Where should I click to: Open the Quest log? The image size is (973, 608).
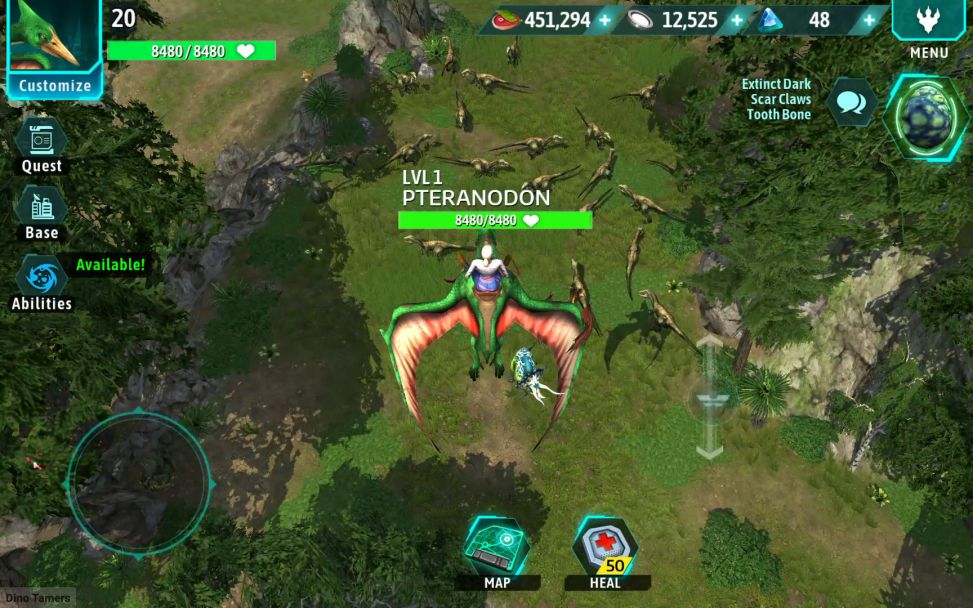click(x=42, y=141)
